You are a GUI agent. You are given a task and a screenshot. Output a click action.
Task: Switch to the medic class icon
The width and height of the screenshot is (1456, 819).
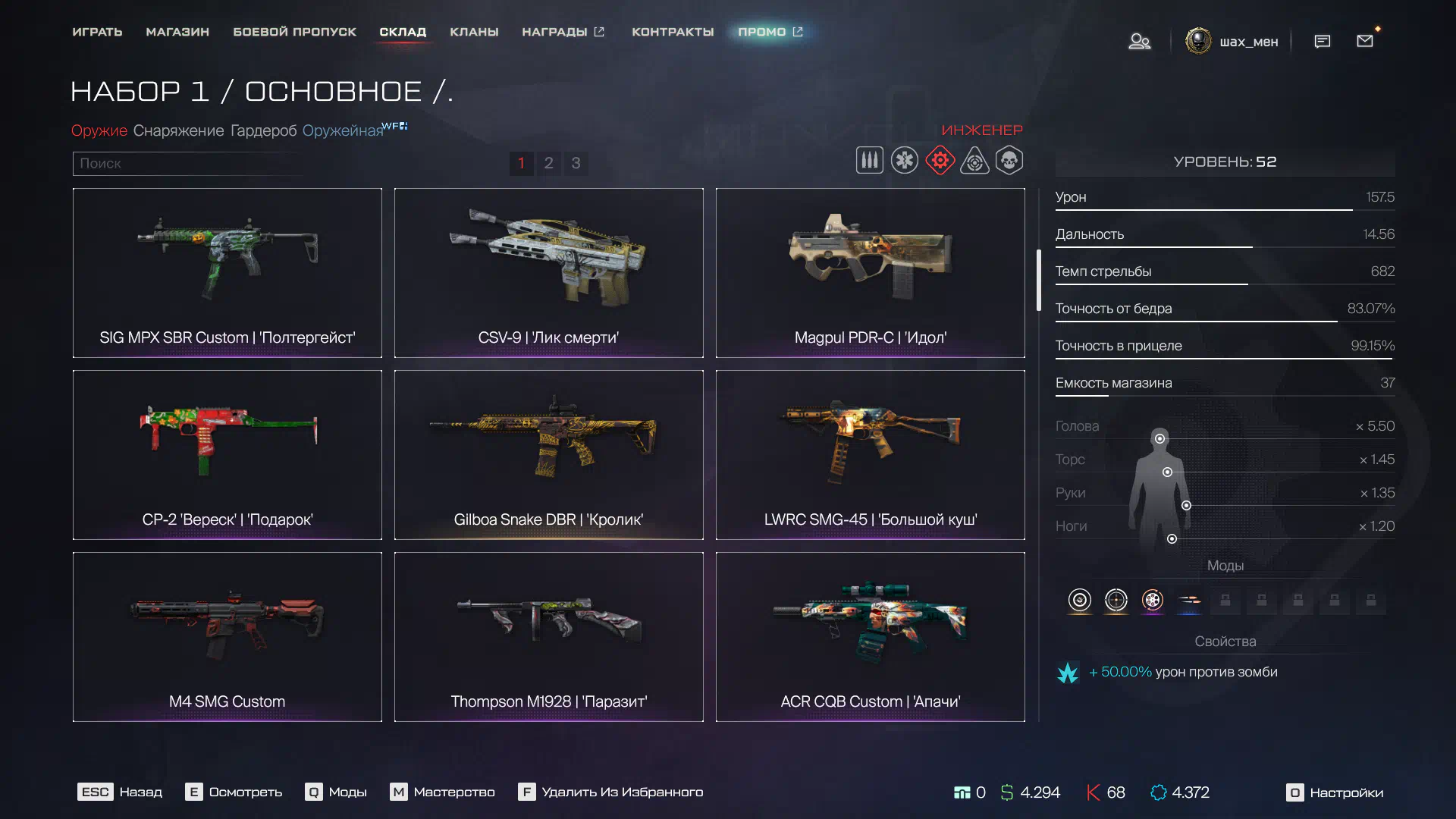click(x=905, y=161)
